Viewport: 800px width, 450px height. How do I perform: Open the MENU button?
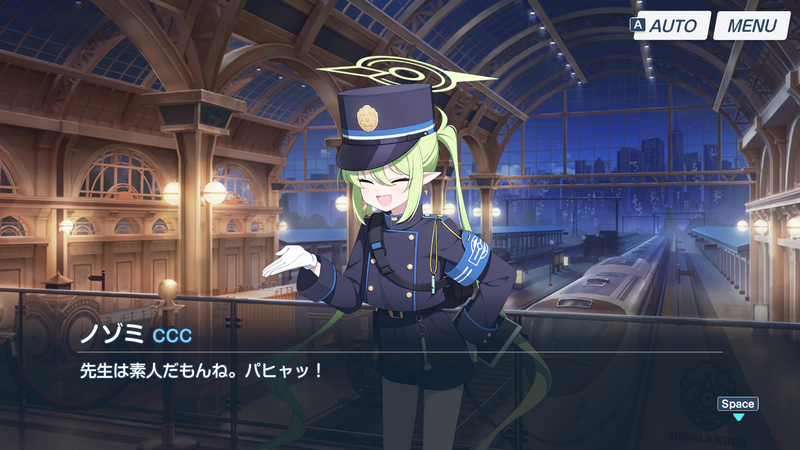(751, 25)
